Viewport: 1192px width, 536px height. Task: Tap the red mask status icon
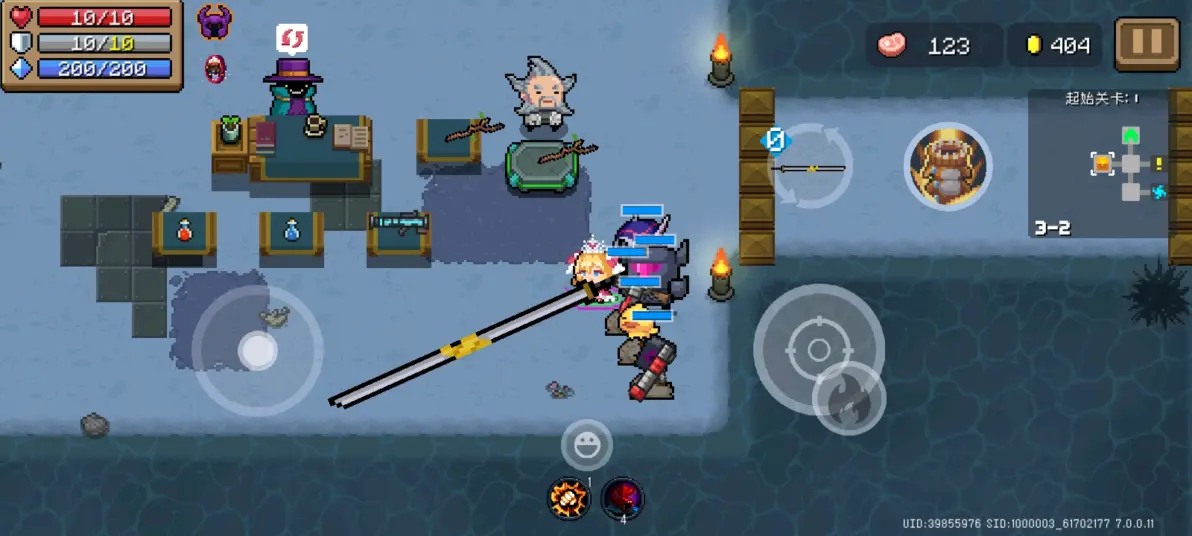pos(215,68)
